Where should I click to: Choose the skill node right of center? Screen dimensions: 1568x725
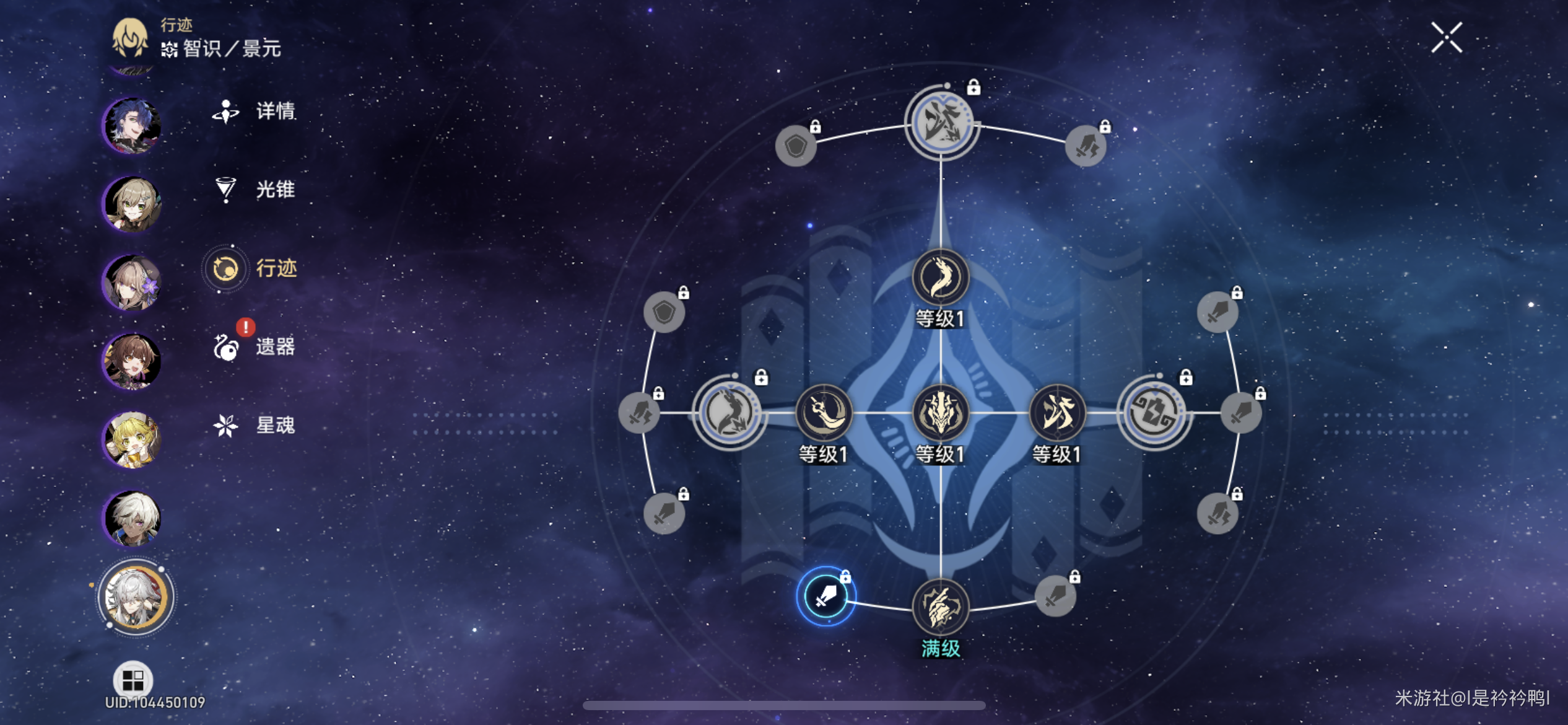point(1056,413)
